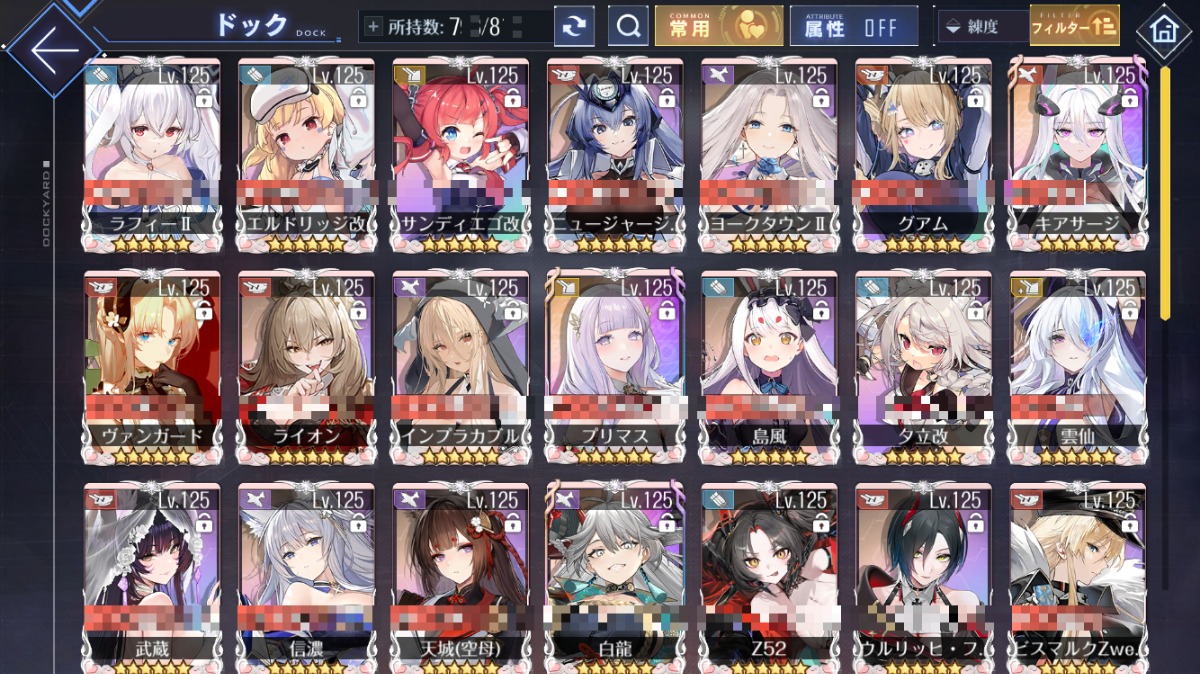Select the エルドリッジ改 ship card

(306, 150)
